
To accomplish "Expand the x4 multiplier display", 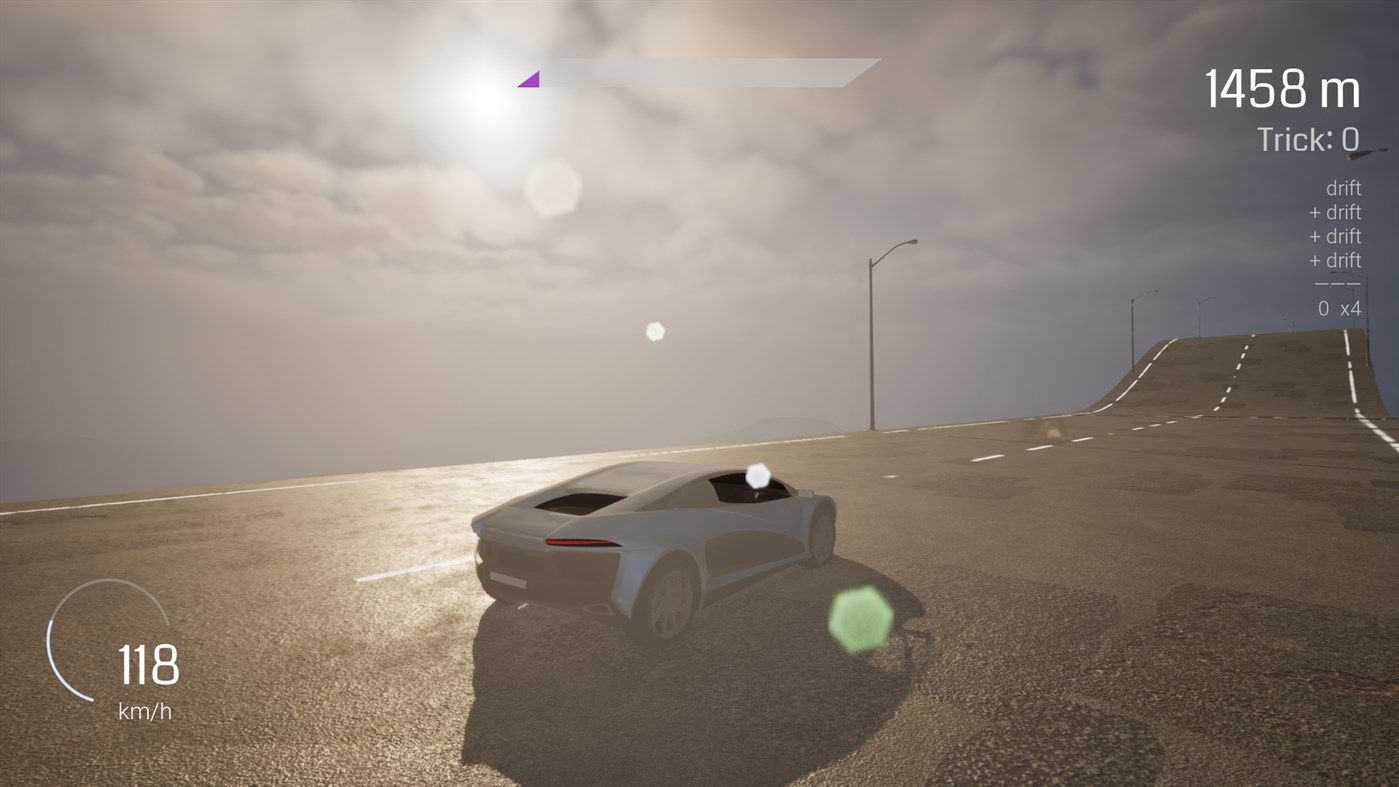I will coord(1350,308).
